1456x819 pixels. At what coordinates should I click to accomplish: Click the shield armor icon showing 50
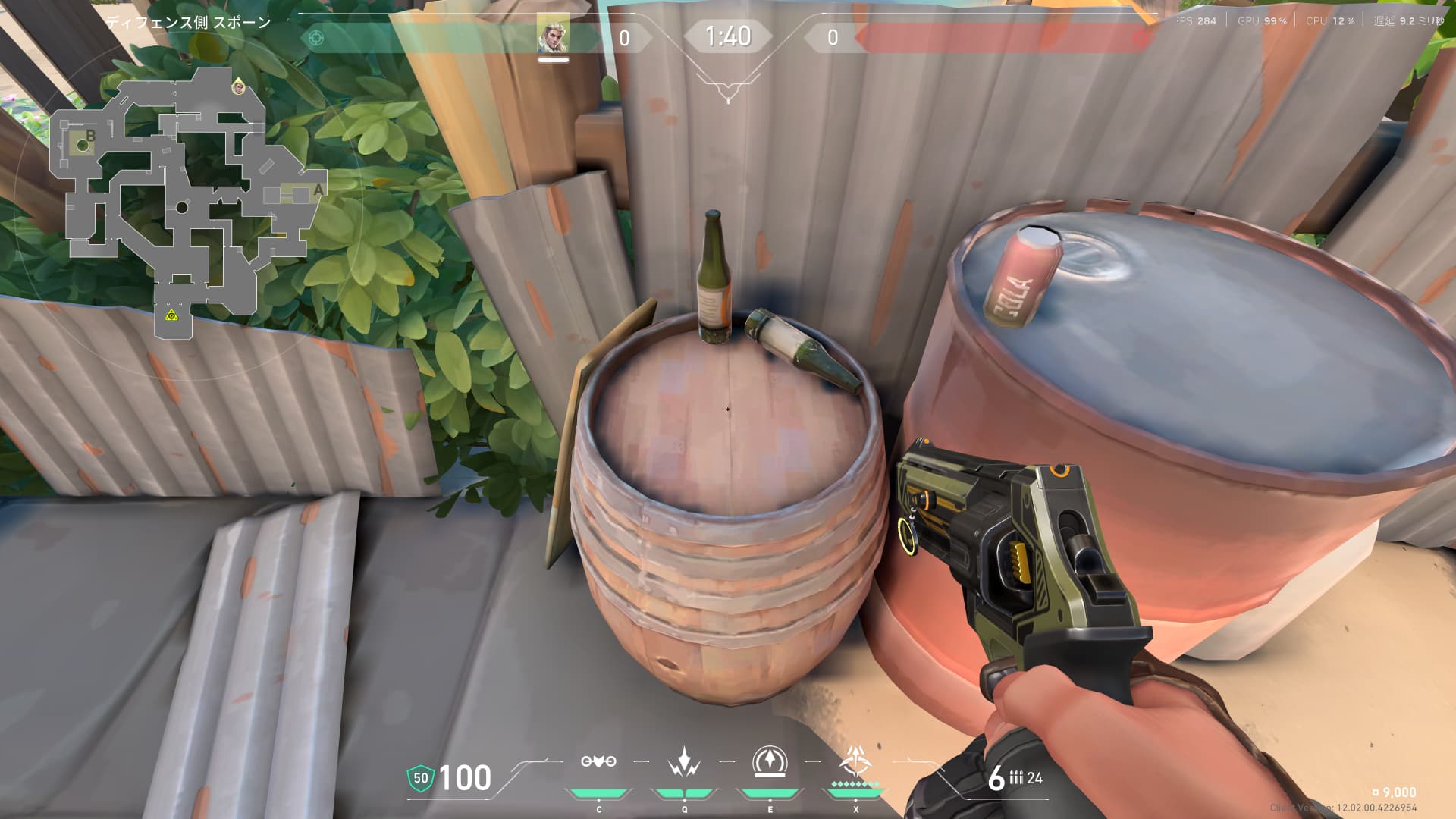pyautogui.click(x=421, y=778)
